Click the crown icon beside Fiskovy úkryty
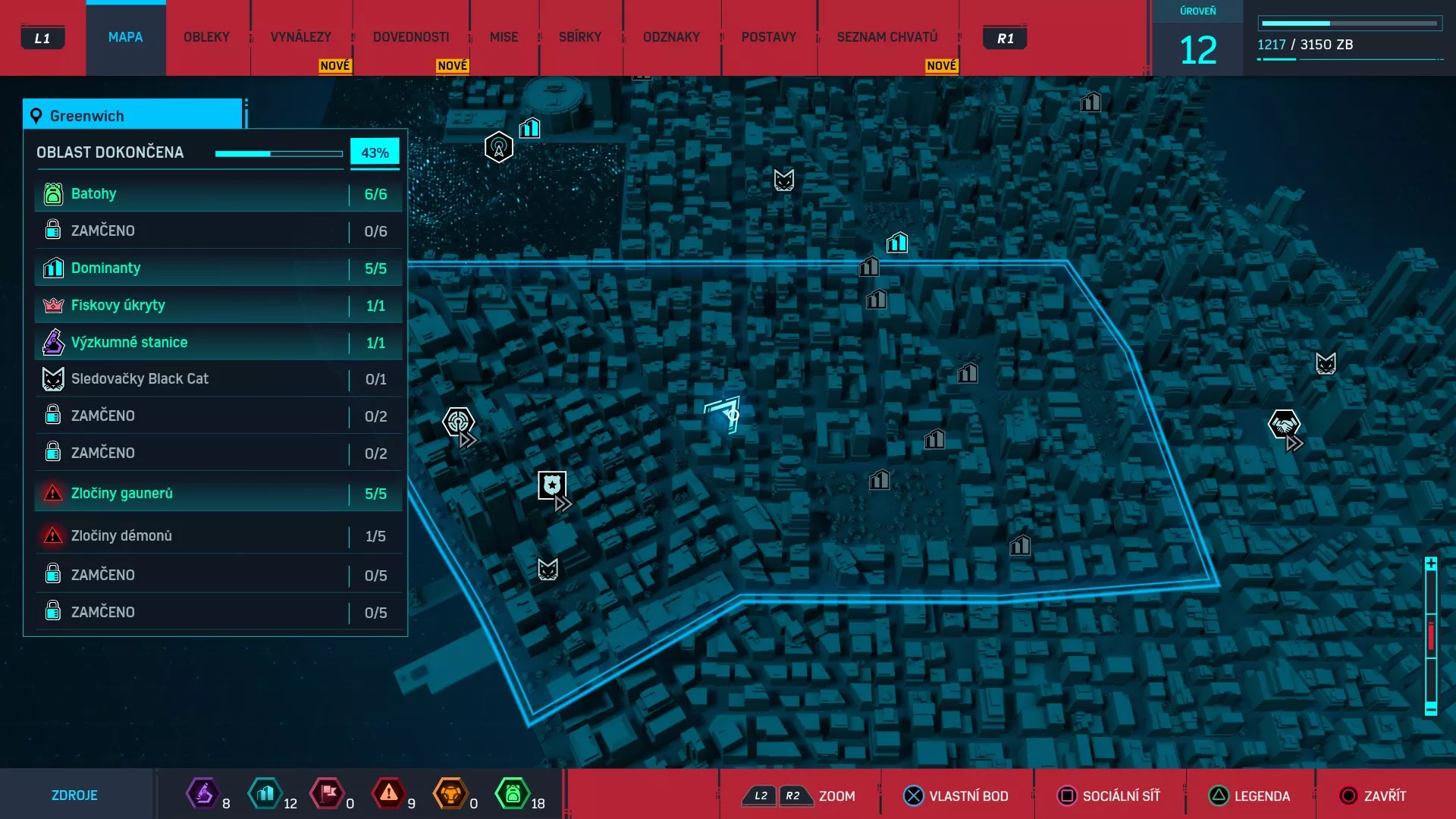 pos(52,305)
